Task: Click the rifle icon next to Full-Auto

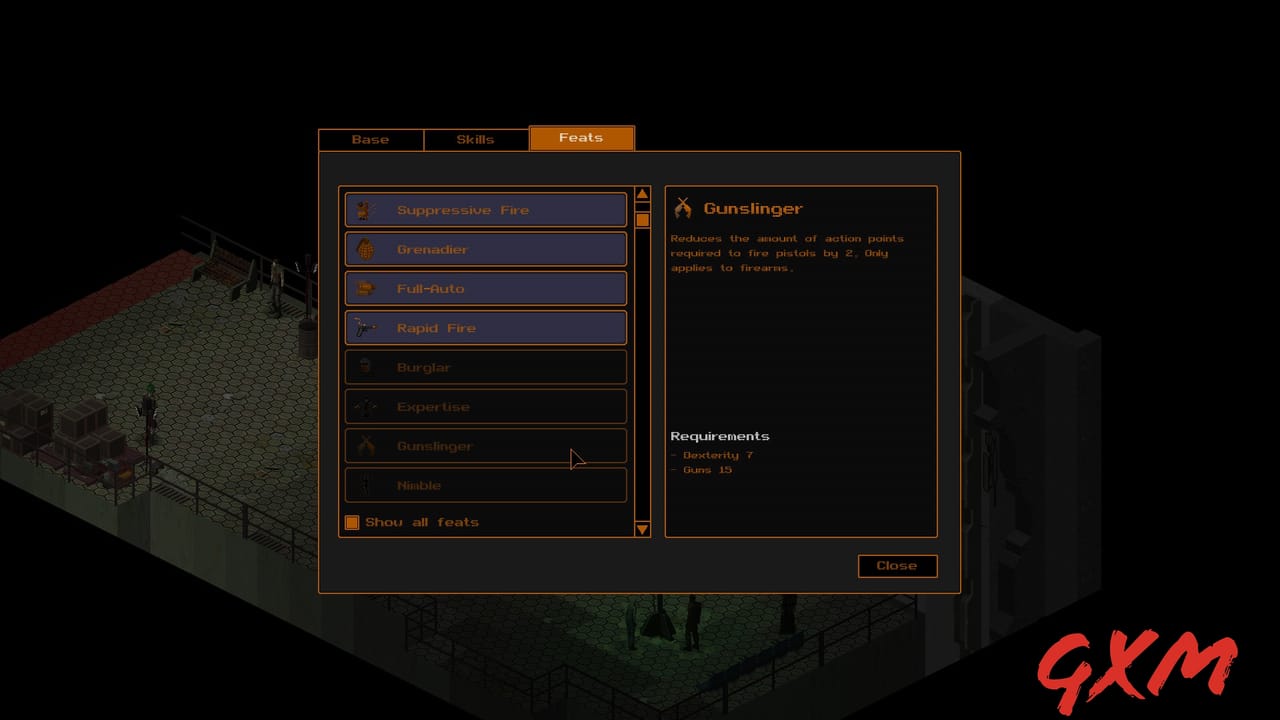Action: pos(366,288)
